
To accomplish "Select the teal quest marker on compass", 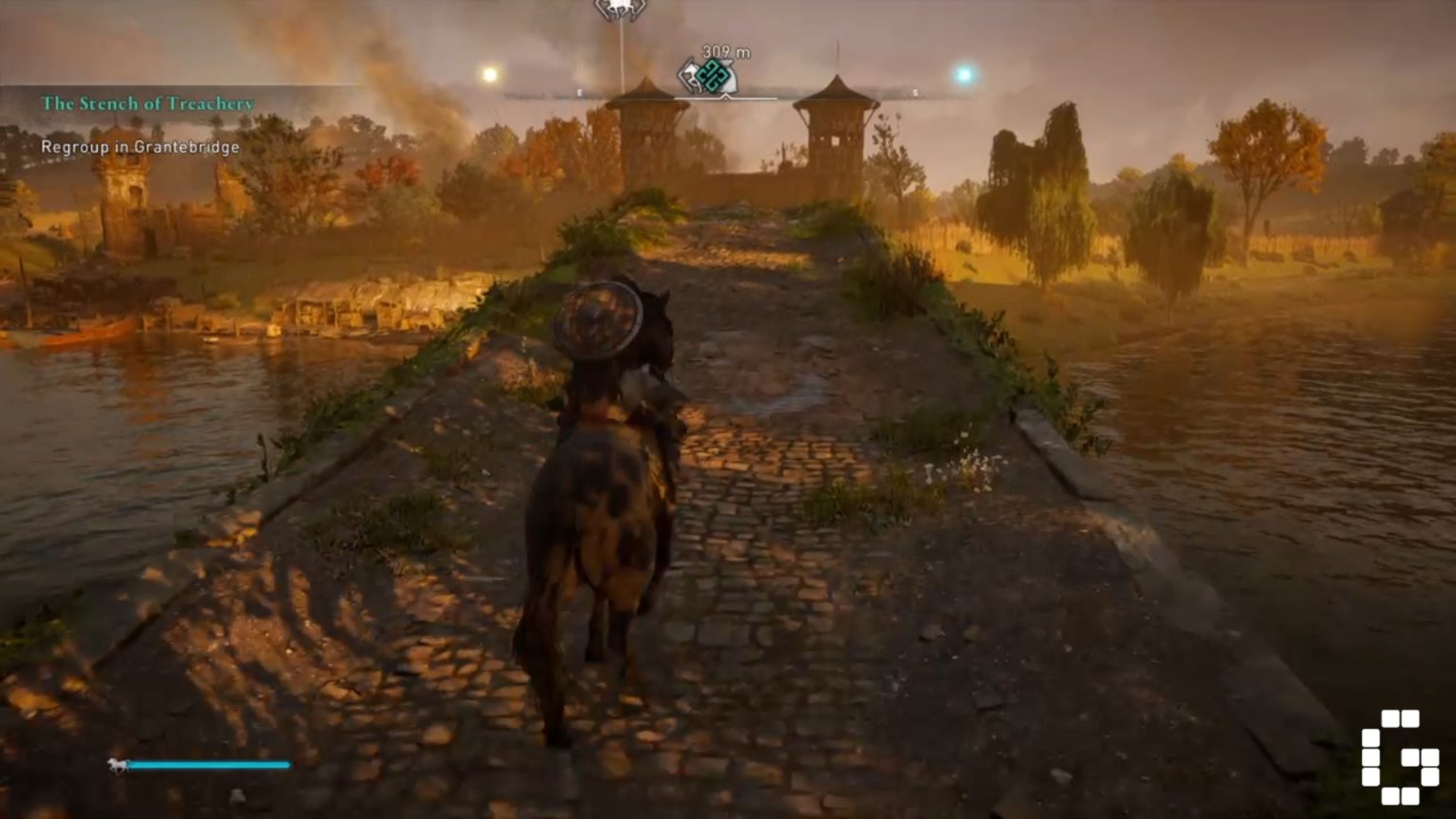I will (x=712, y=77).
